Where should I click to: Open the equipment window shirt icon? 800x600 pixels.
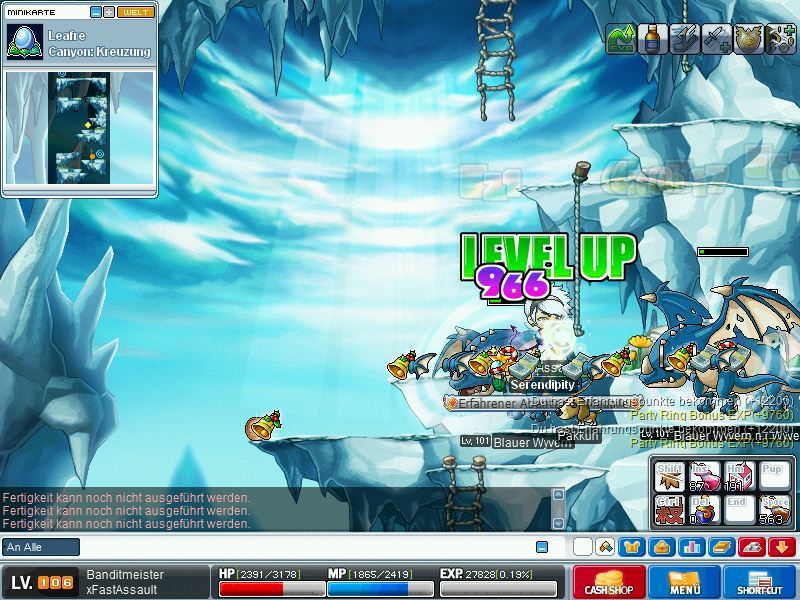[632, 547]
